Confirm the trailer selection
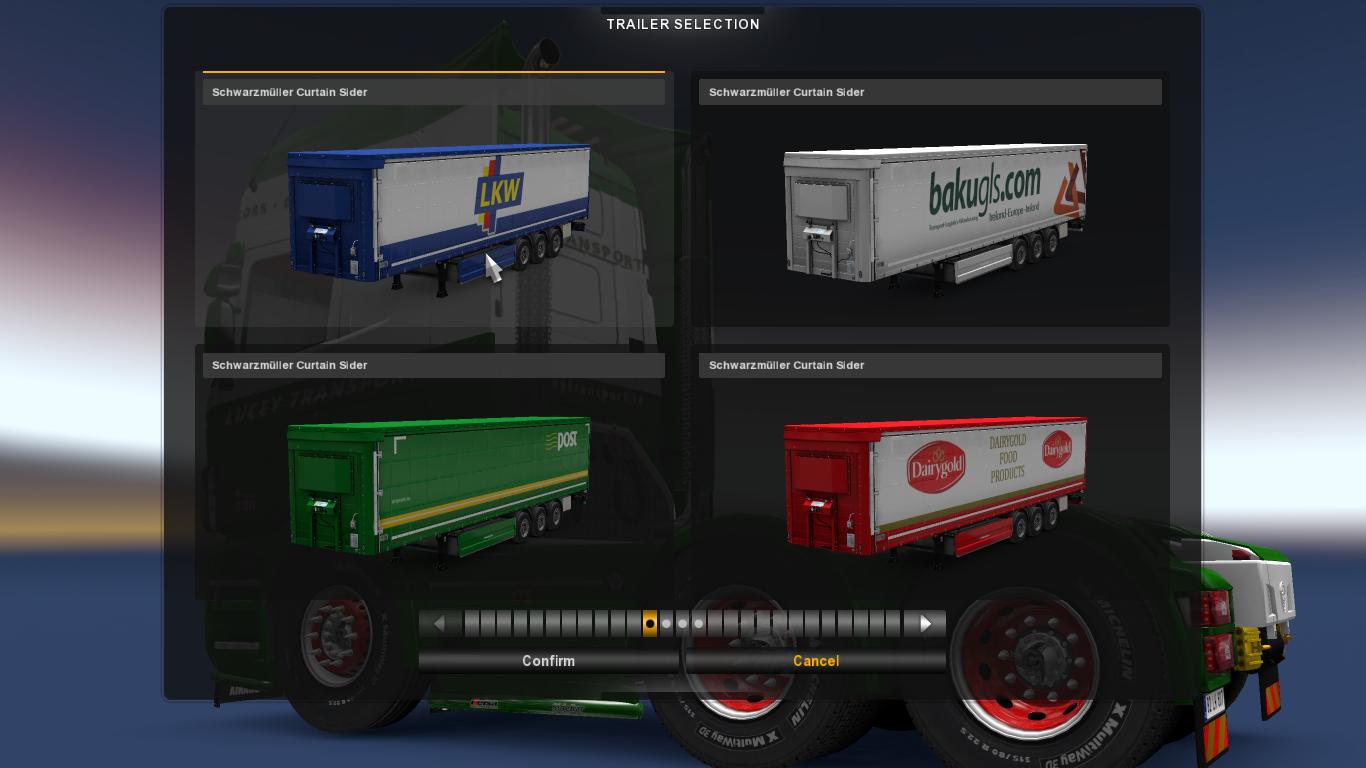Image resolution: width=1366 pixels, height=768 pixels. click(x=548, y=661)
